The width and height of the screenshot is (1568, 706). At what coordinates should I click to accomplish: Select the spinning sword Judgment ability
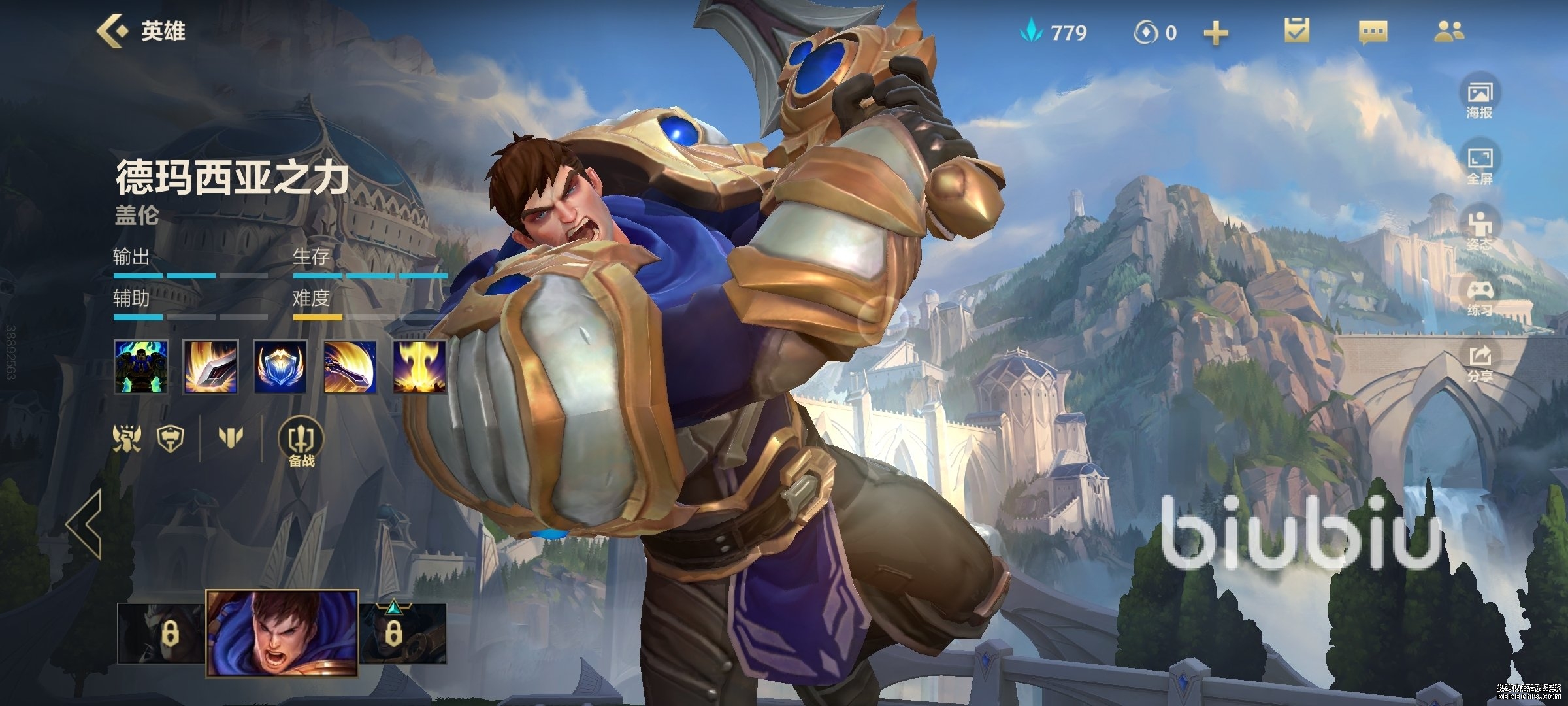pos(350,366)
